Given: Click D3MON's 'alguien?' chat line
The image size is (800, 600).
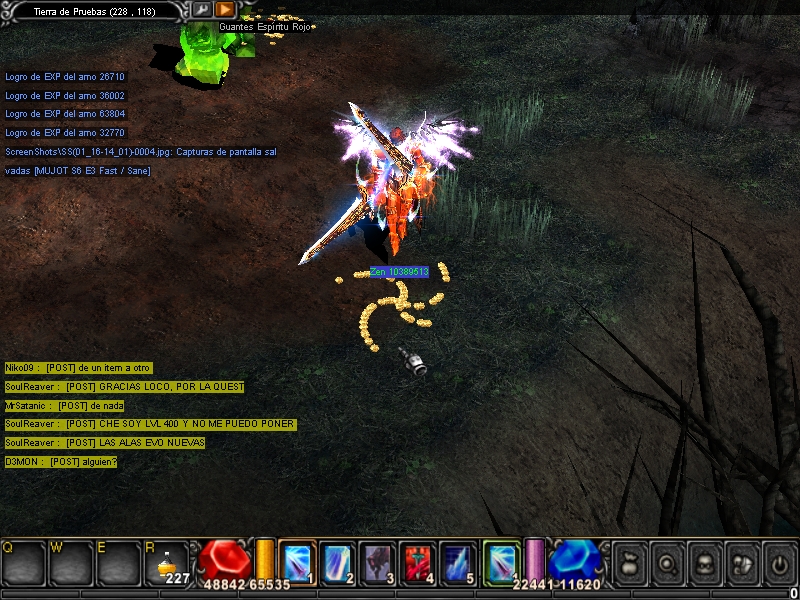Looking at the screenshot, I should tap(61, 462).
